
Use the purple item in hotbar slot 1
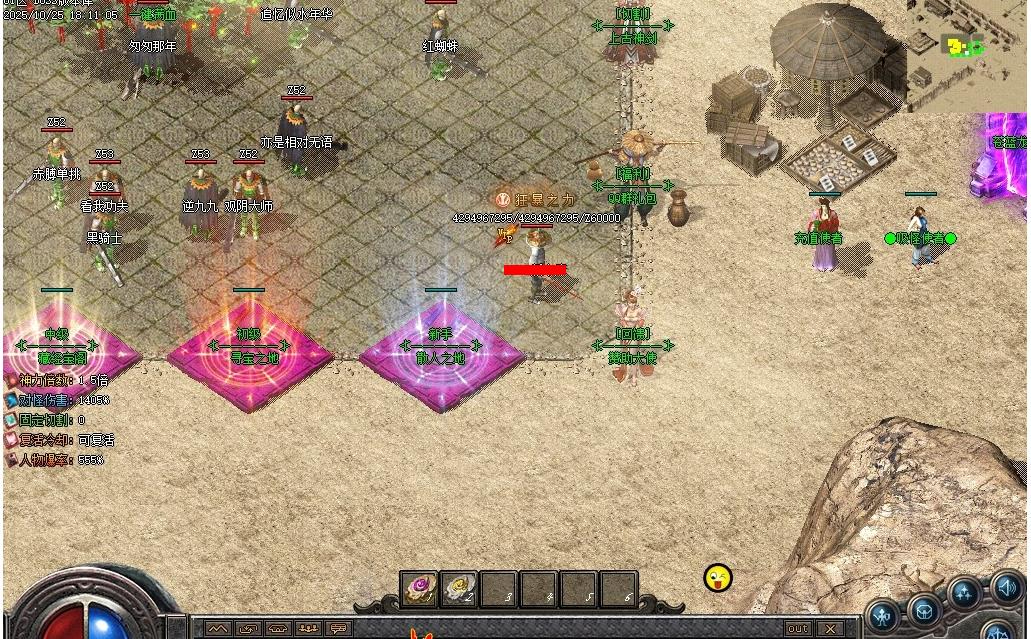pyautogui.click(x=419, y=589)
